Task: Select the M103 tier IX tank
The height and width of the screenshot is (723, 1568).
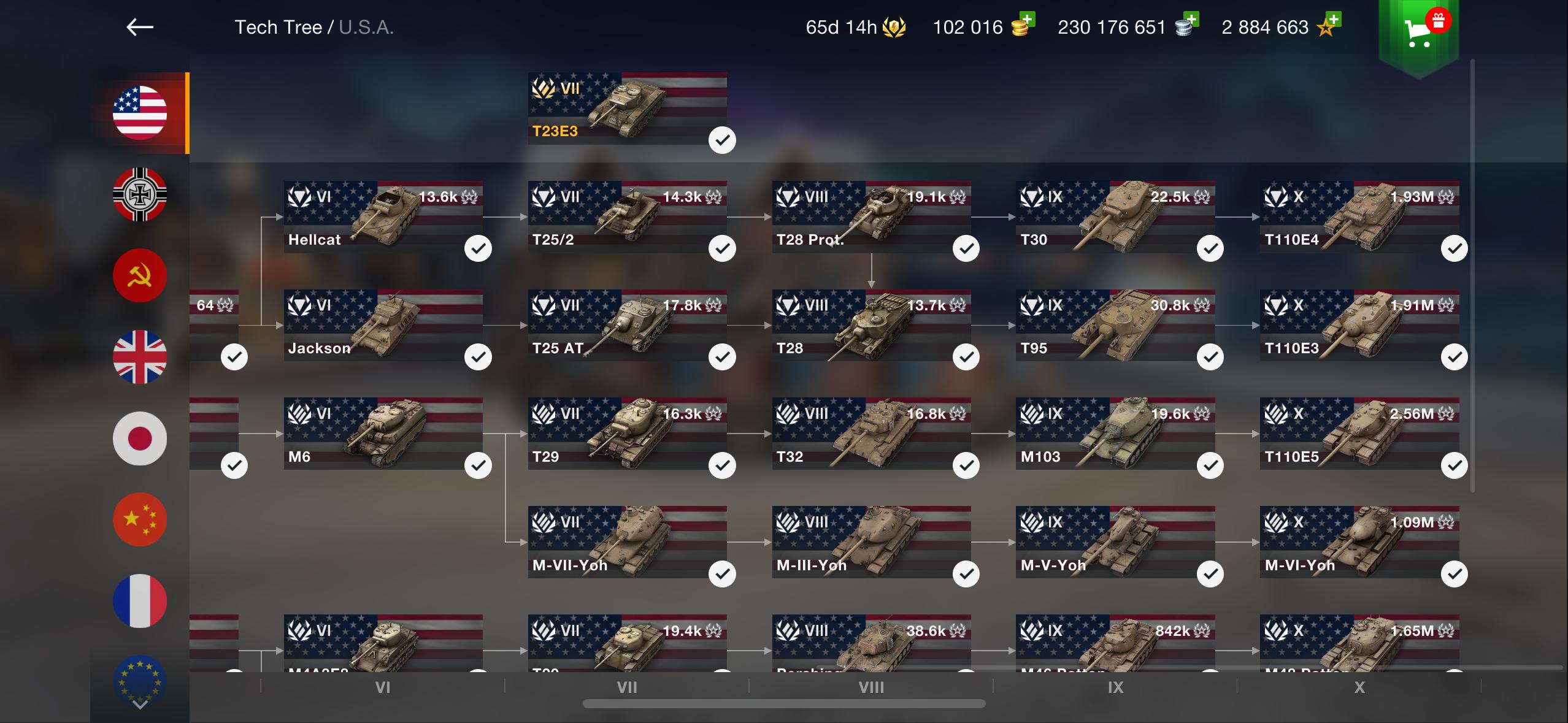Action: (x=1115, y=434)
